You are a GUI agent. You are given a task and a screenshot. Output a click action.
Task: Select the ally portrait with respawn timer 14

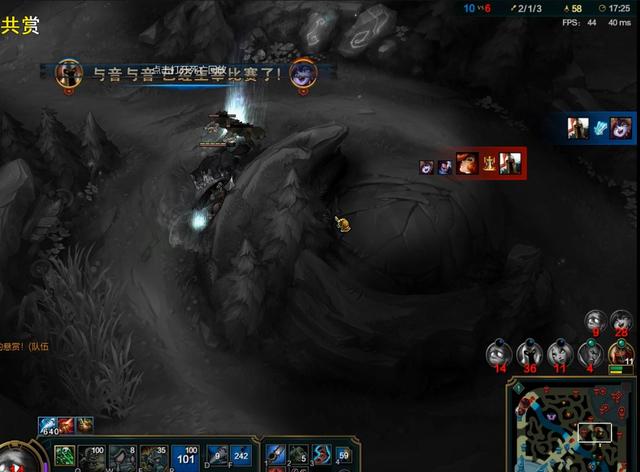pos(498,352)
